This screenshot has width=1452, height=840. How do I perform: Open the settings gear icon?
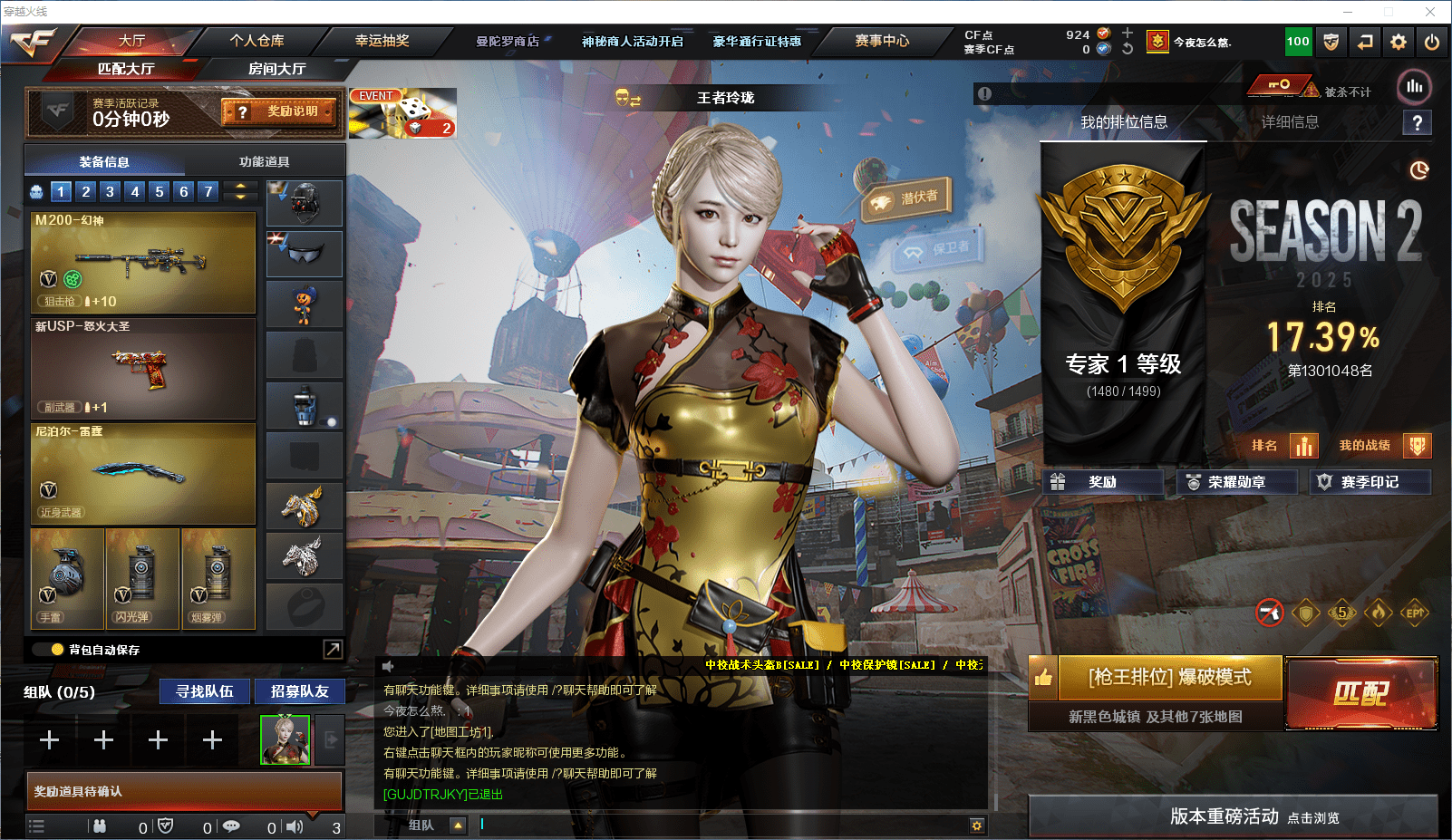pos(1399,42)
